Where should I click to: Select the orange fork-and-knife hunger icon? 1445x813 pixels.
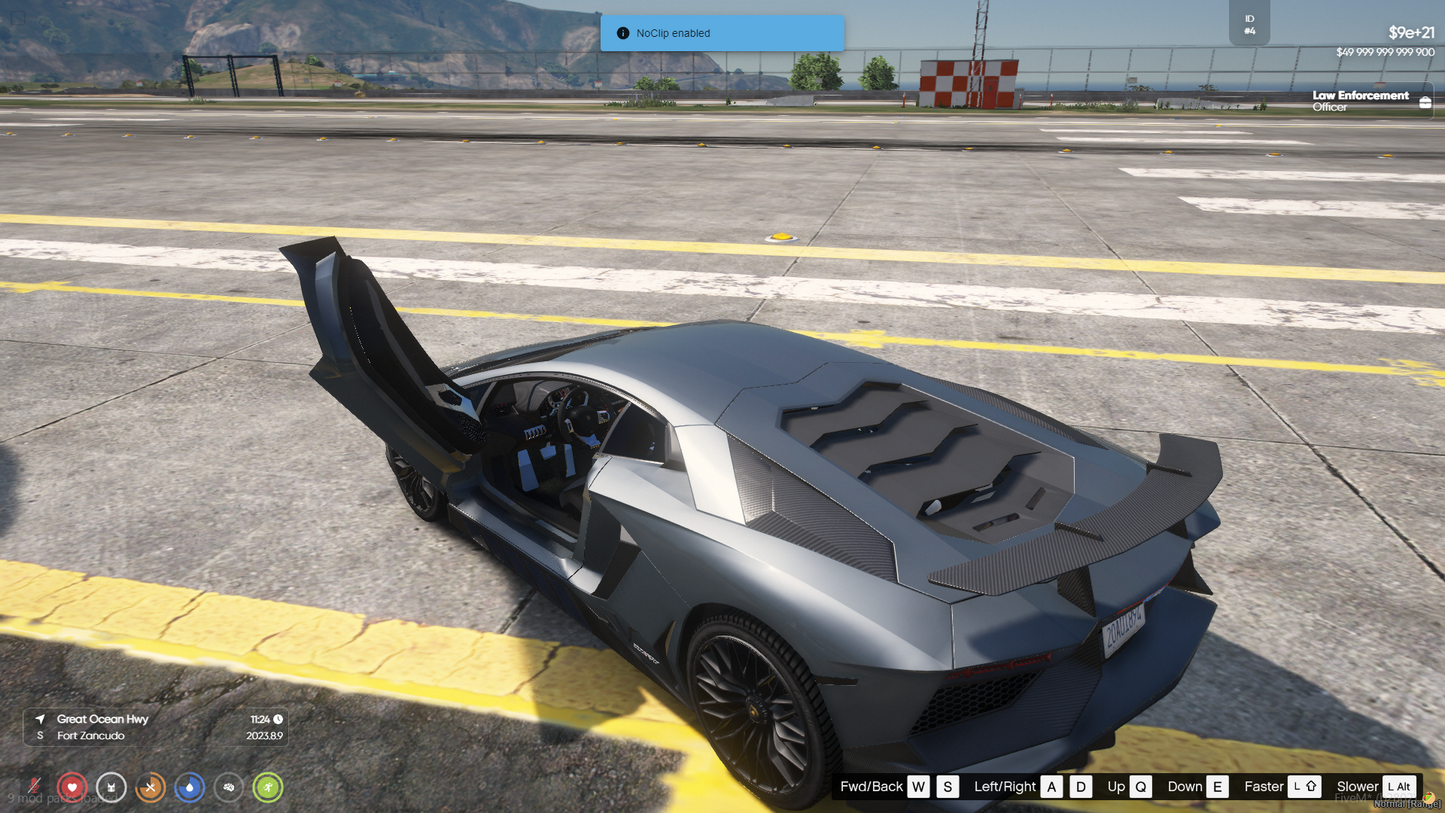coord(150,788)
